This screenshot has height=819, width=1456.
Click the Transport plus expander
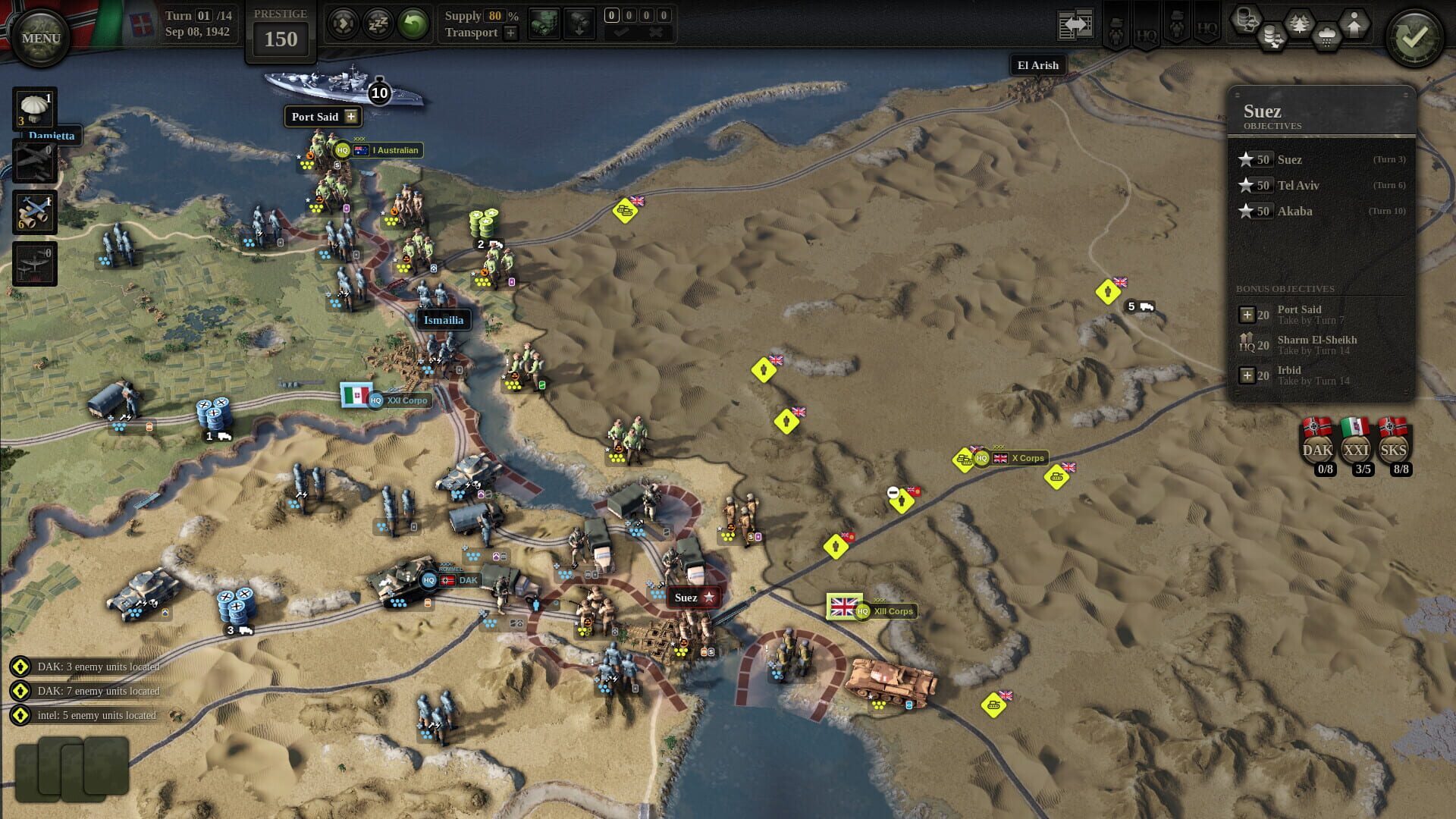coord(510,33)
